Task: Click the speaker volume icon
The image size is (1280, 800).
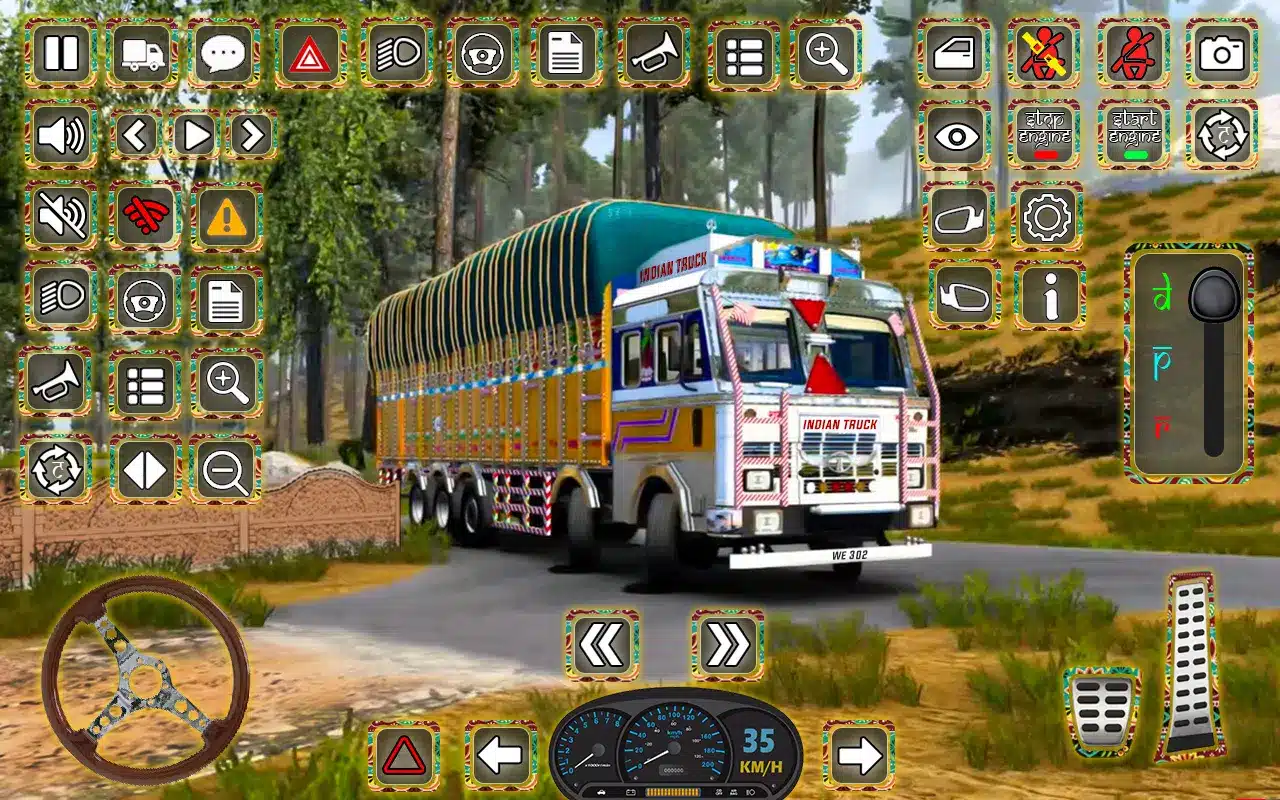Action: [61, 135]
